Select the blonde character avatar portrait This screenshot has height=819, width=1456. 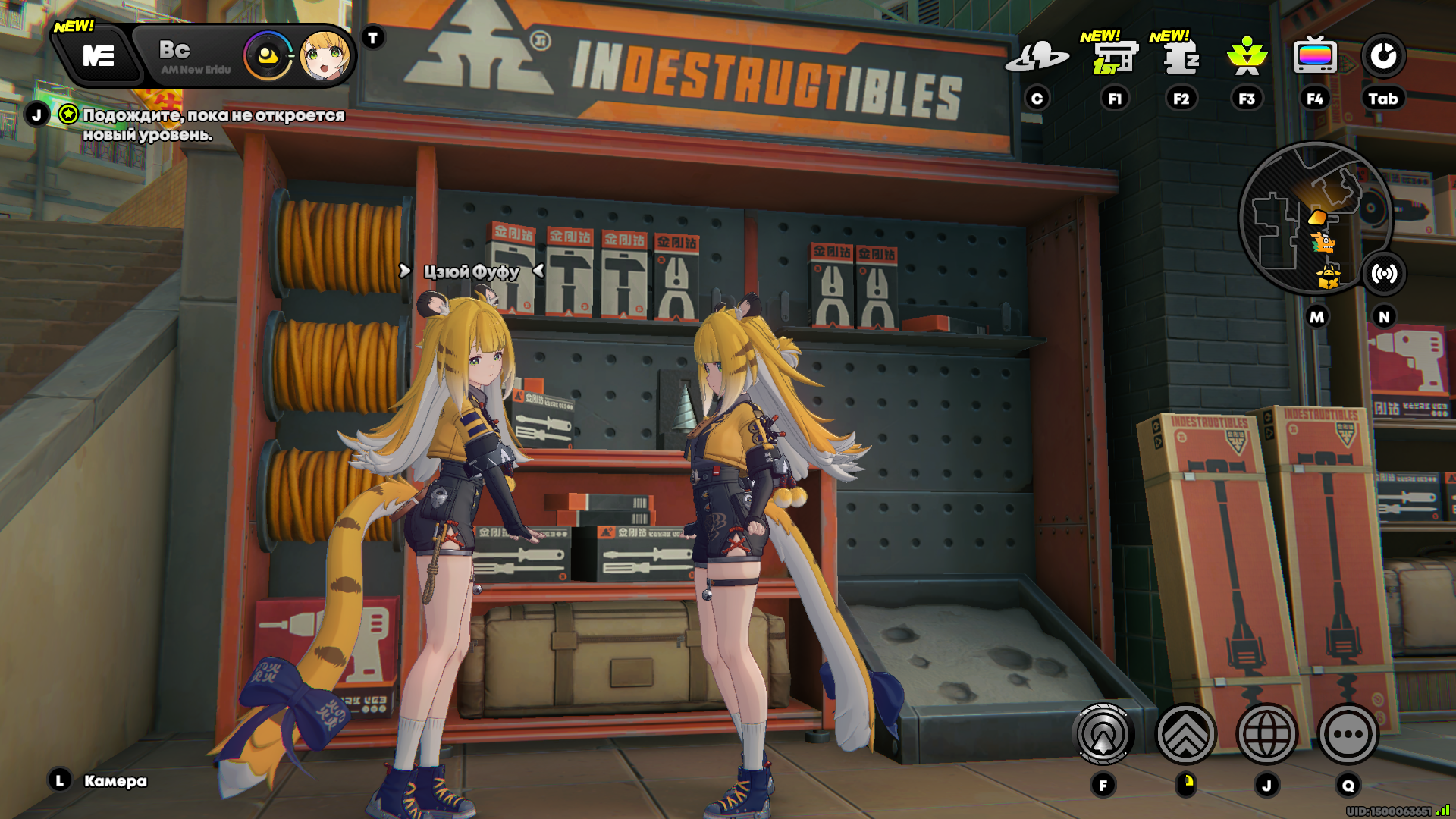coord(325,56)
